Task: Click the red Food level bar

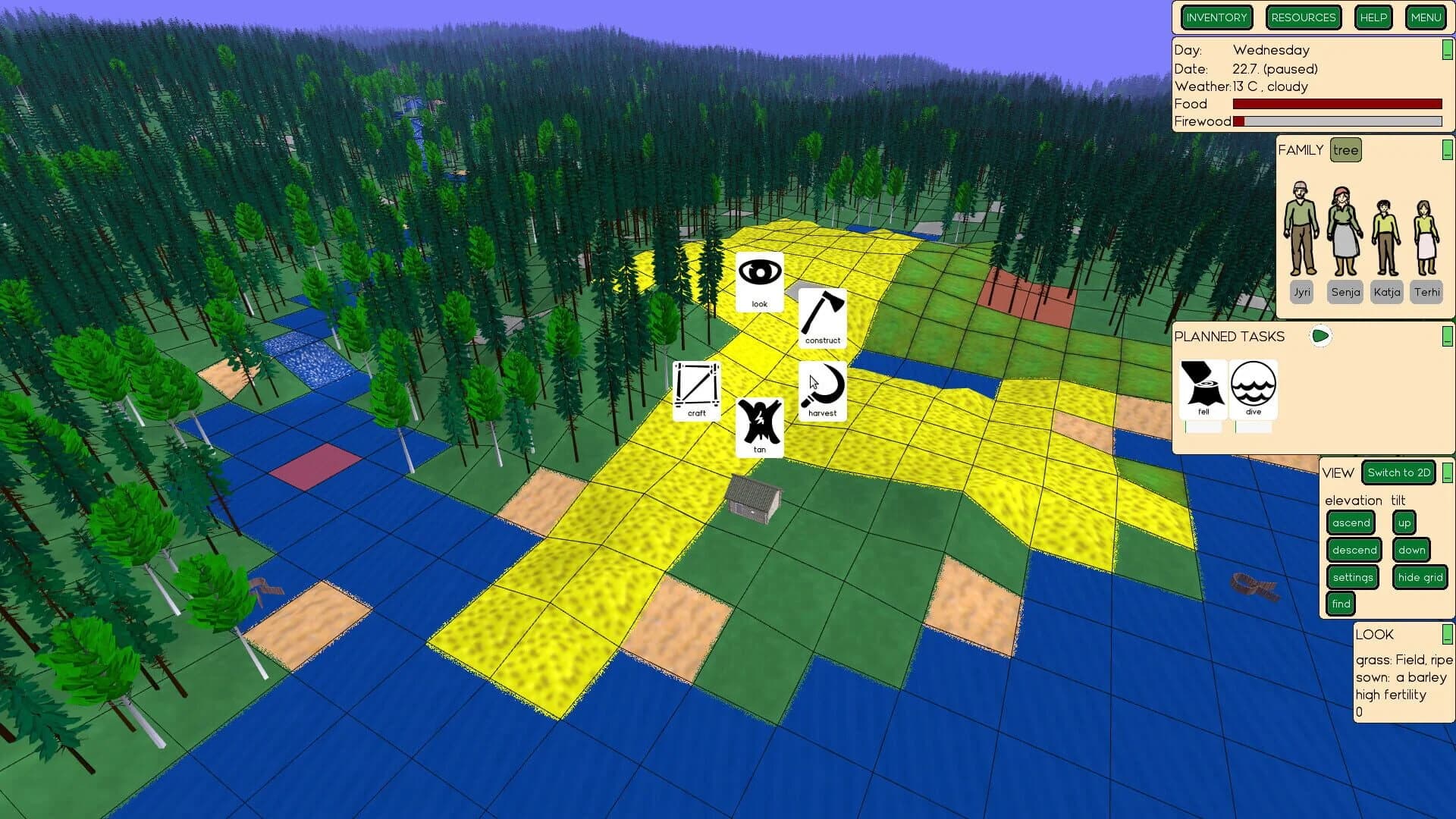Action: tap(1338, 104)
